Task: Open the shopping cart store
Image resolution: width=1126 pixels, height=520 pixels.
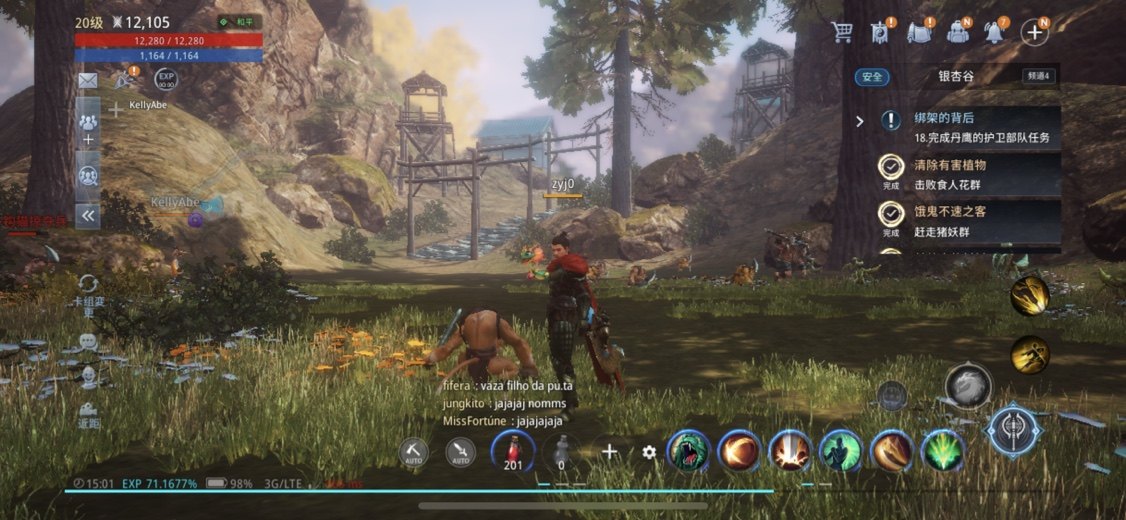Action: (x=842, y=32)
